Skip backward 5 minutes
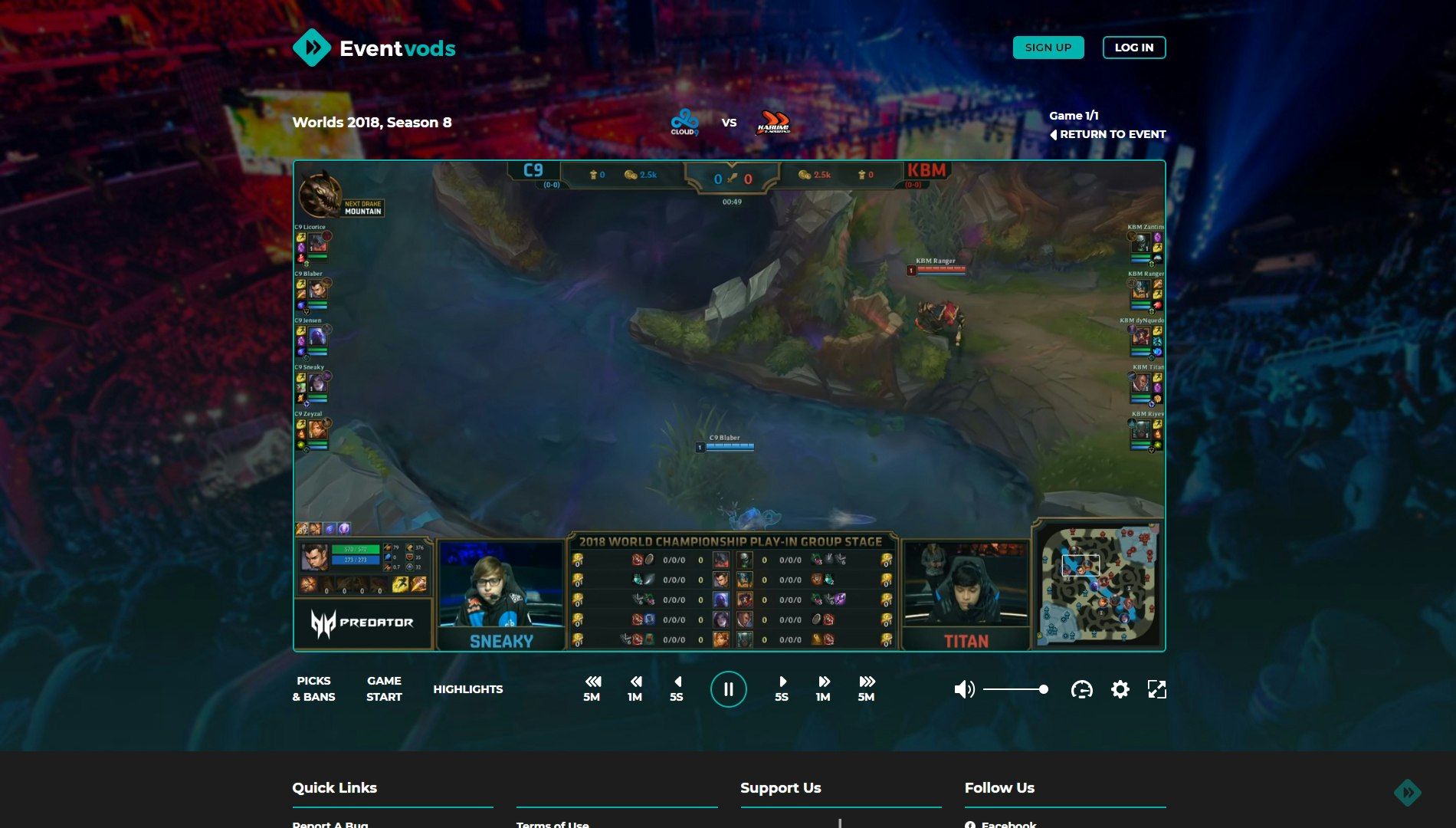This screenshot has width=1456, height=828. 591,689
